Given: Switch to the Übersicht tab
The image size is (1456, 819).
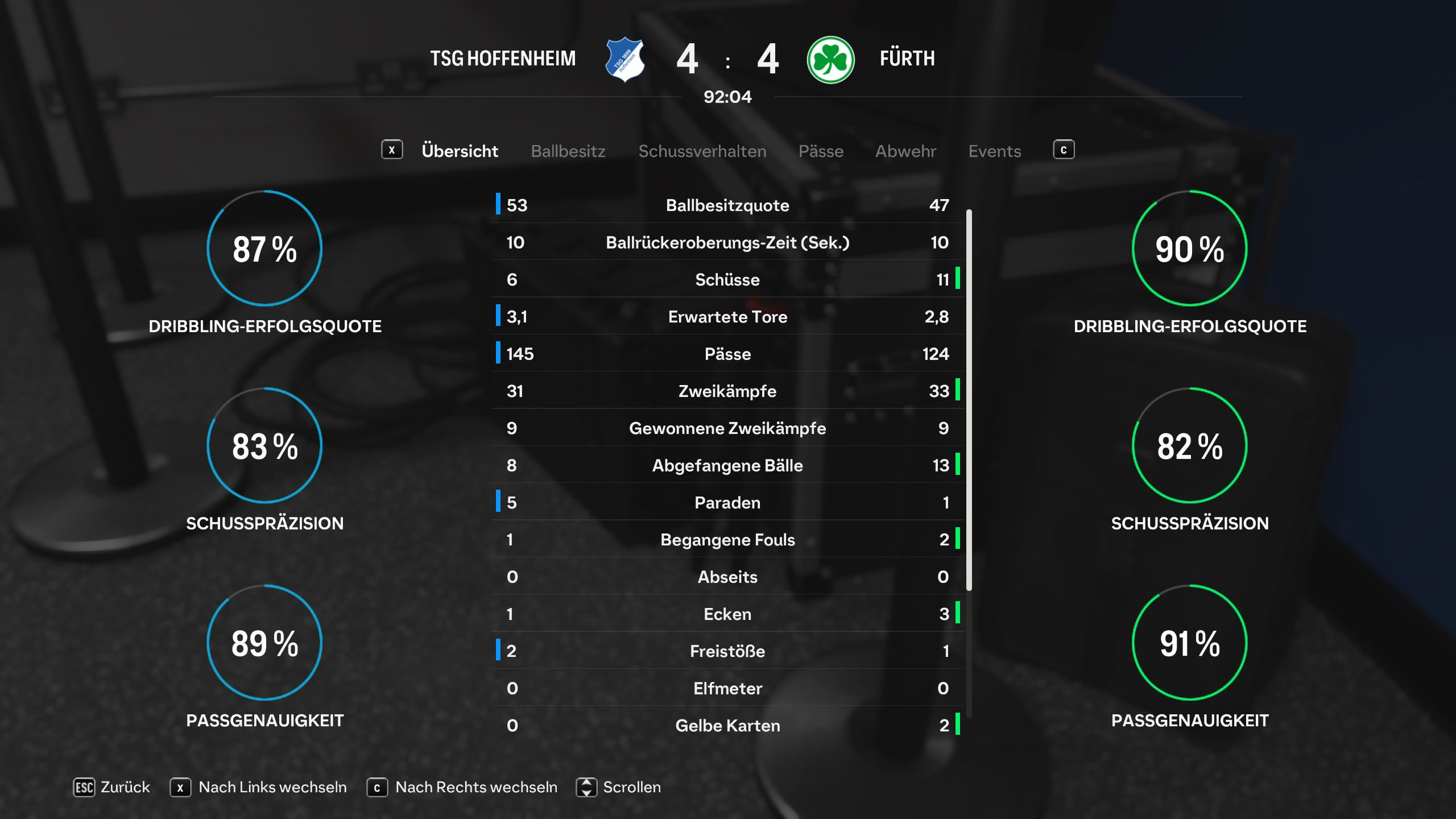Looking at the screenshot, I should [x=460, y=151].
